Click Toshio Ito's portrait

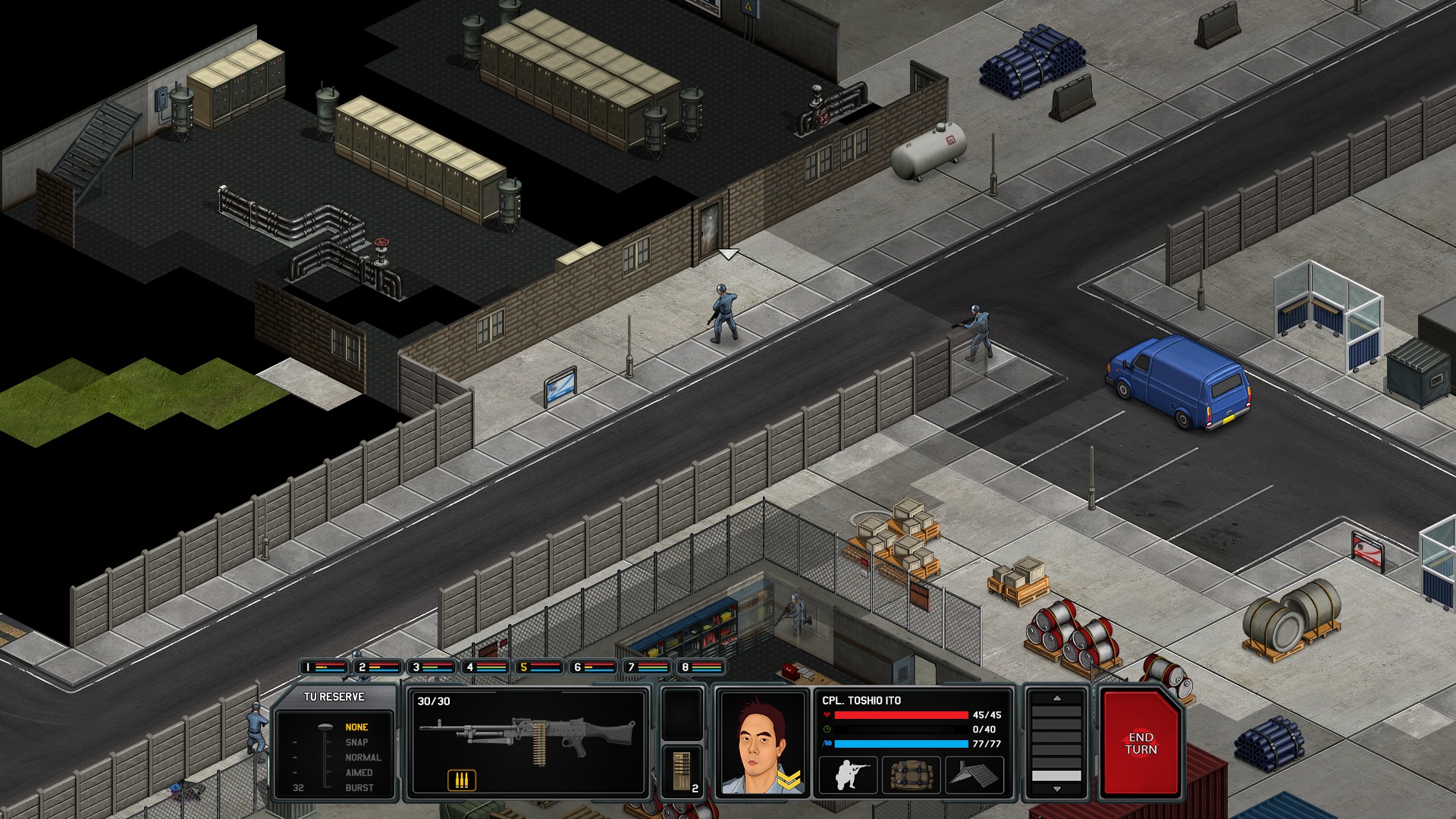click(x=761, y=744)
